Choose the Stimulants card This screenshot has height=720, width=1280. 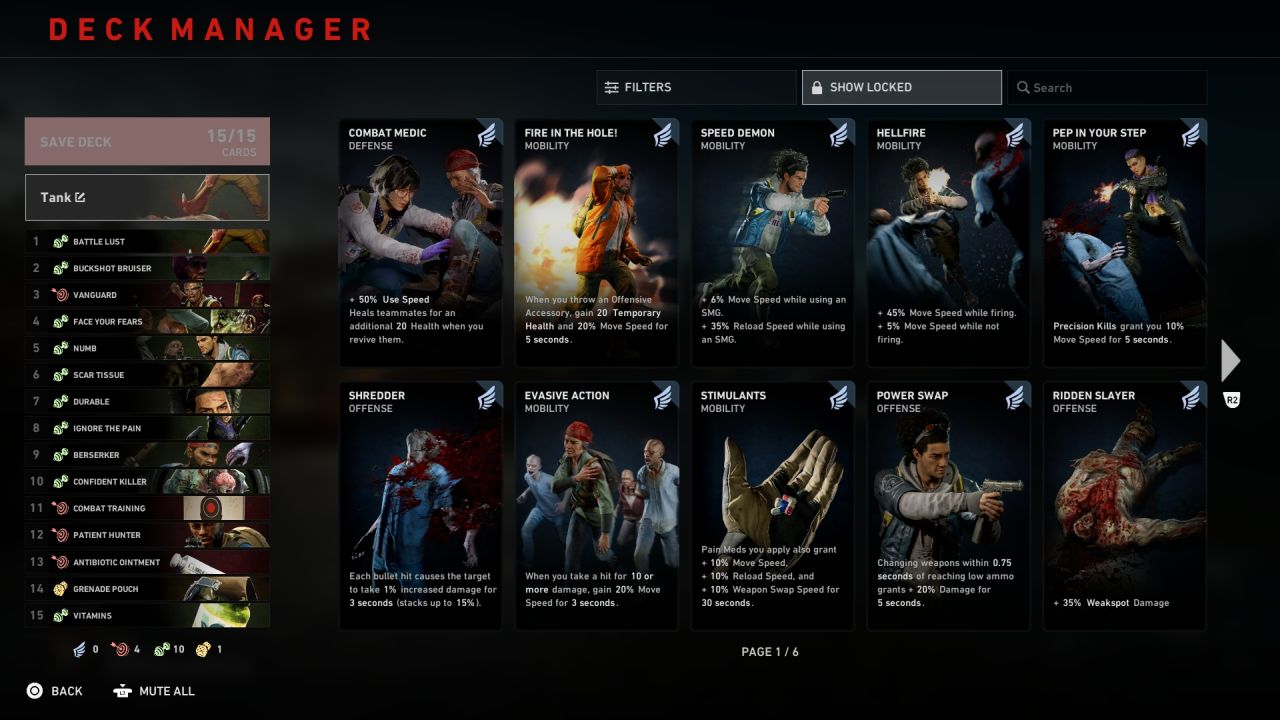click(x=773, y=506)
